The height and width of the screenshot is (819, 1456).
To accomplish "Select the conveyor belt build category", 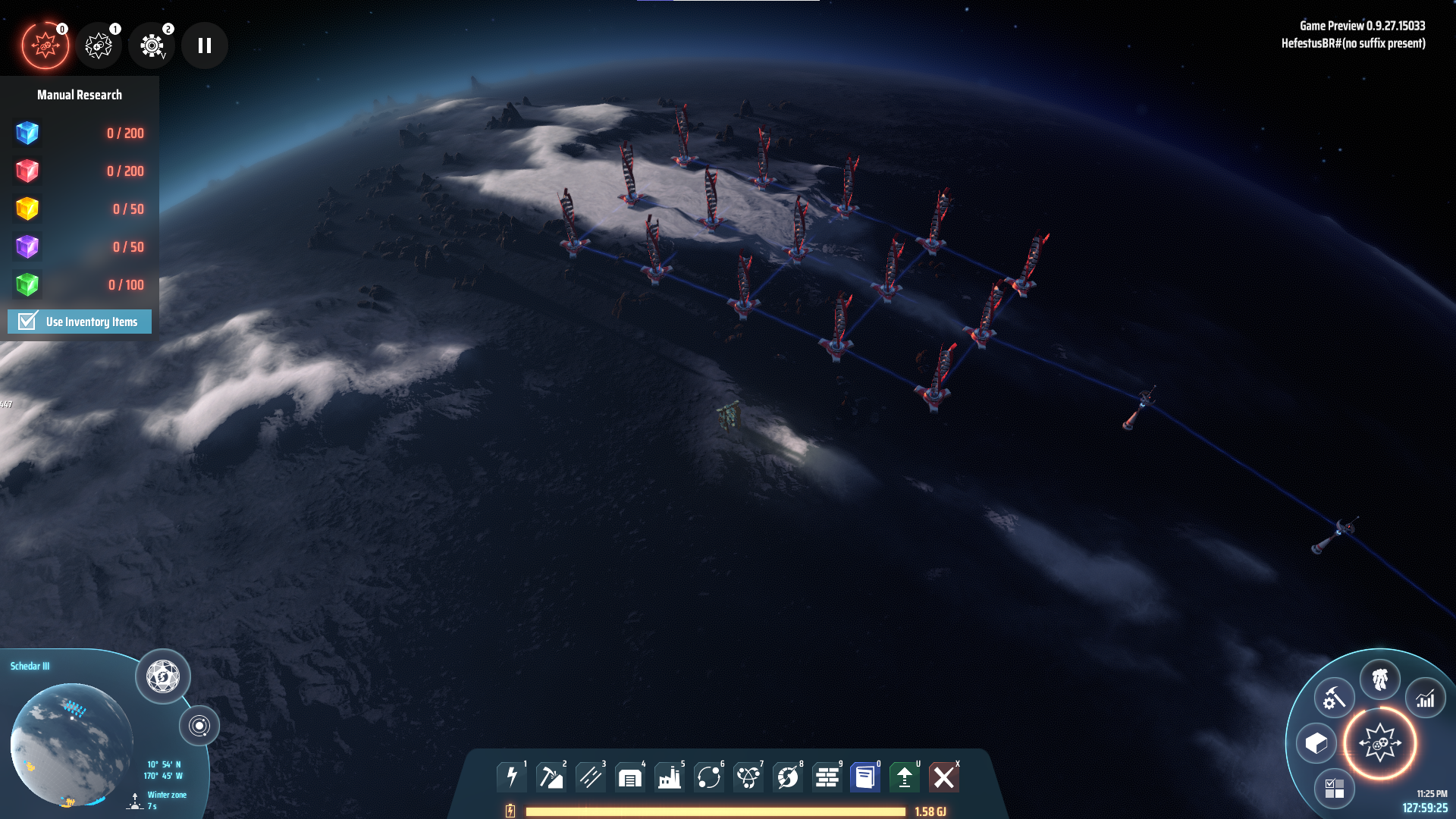I will (x=591, y=777).
